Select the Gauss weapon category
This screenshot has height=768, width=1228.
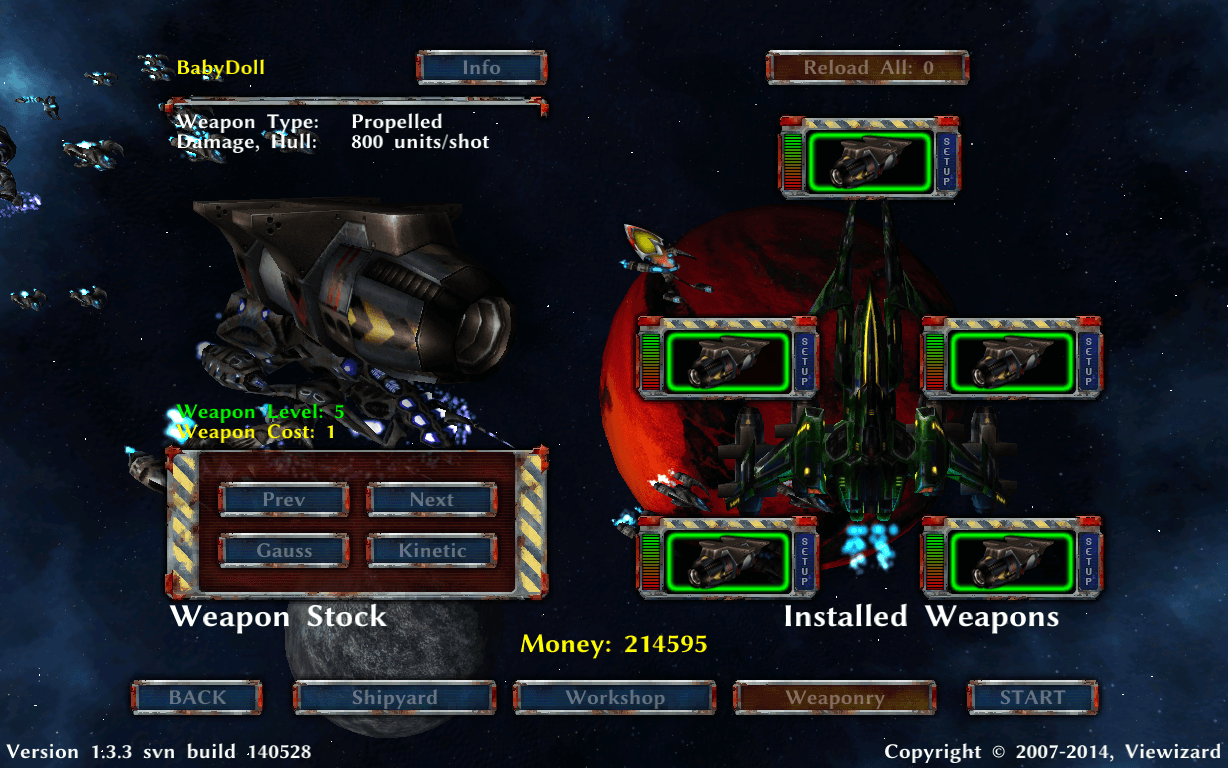point(284,551)
